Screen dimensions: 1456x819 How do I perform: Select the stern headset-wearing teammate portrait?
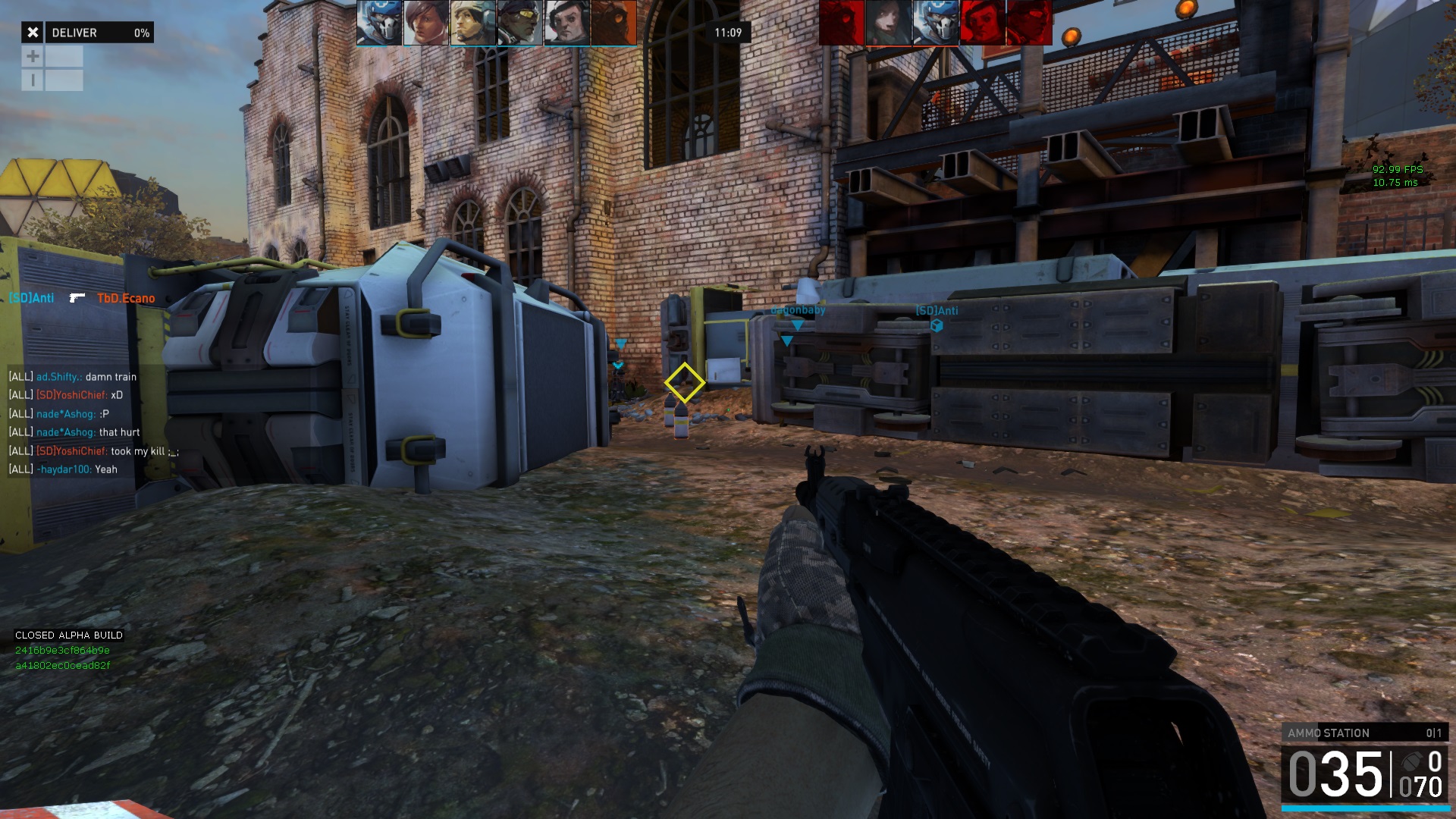[567, 23]
